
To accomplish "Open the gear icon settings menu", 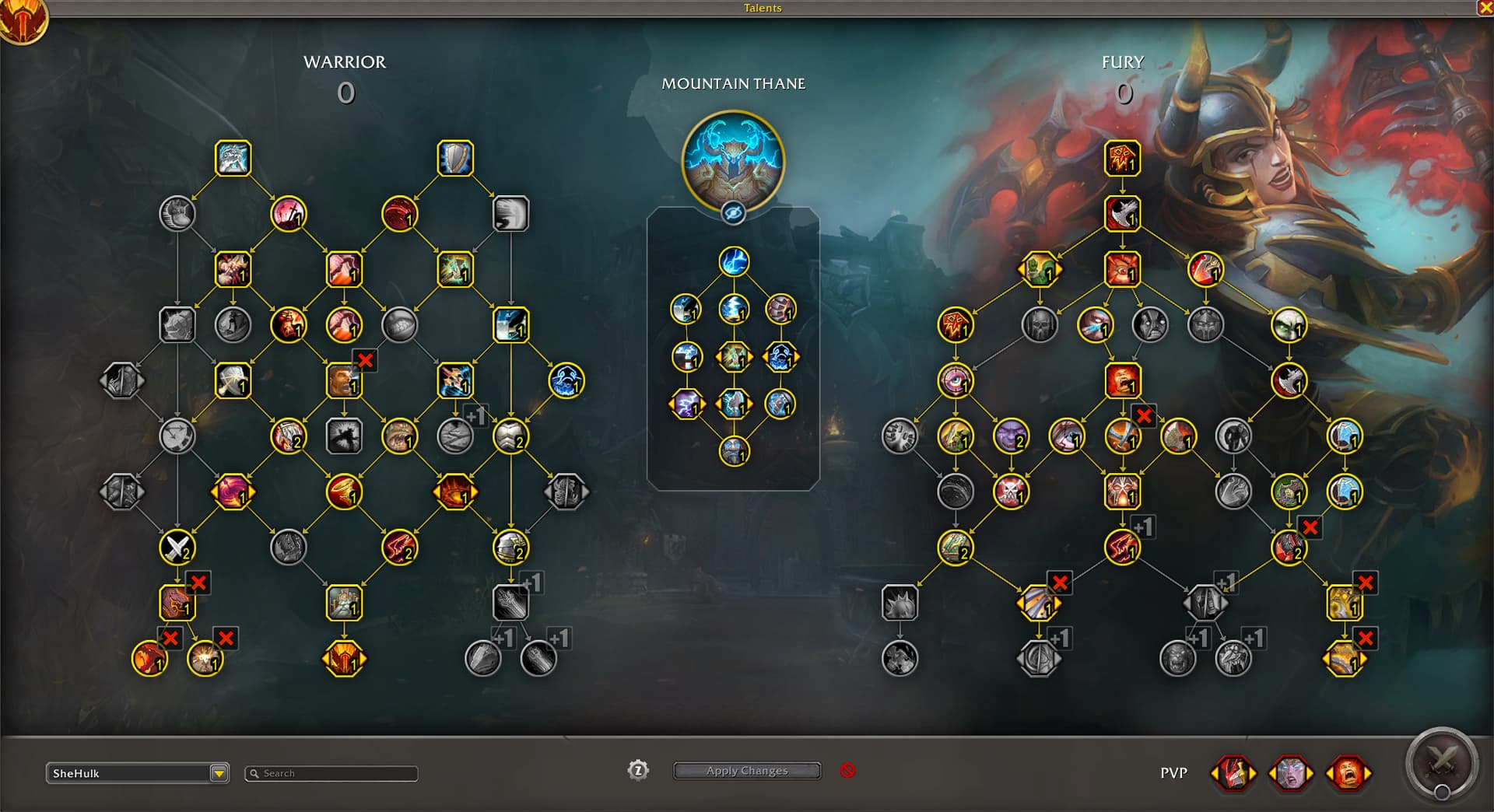I will click(x=638, y=771).
